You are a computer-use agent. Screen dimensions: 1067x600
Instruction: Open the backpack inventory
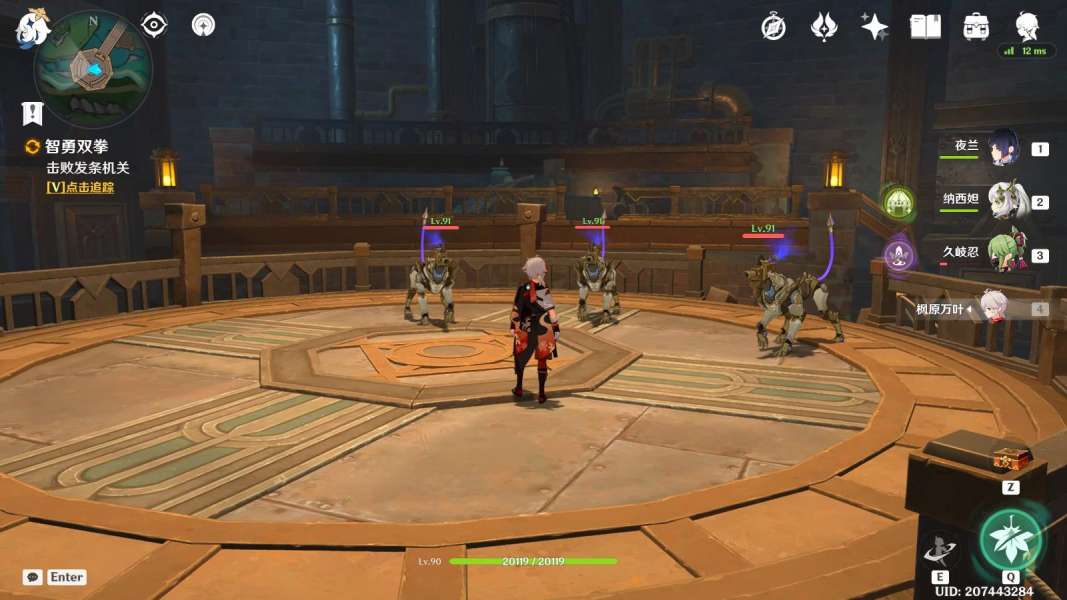click(976, 27)
